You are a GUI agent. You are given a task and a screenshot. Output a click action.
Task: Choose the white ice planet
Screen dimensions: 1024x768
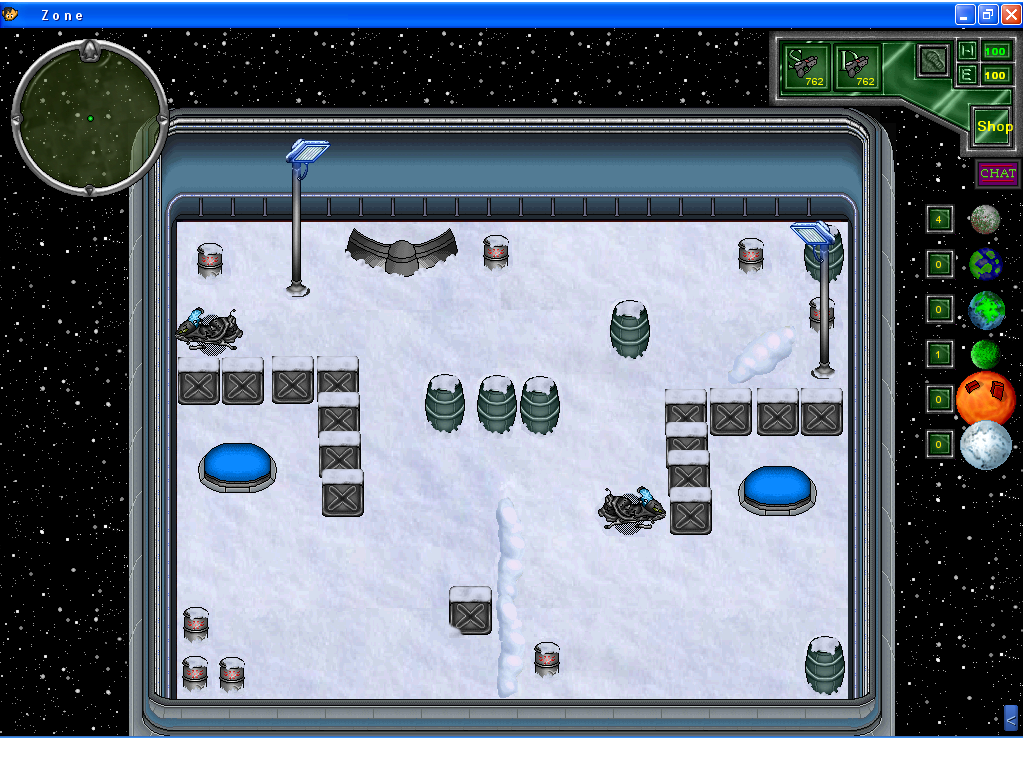click(x=986, y=445)
